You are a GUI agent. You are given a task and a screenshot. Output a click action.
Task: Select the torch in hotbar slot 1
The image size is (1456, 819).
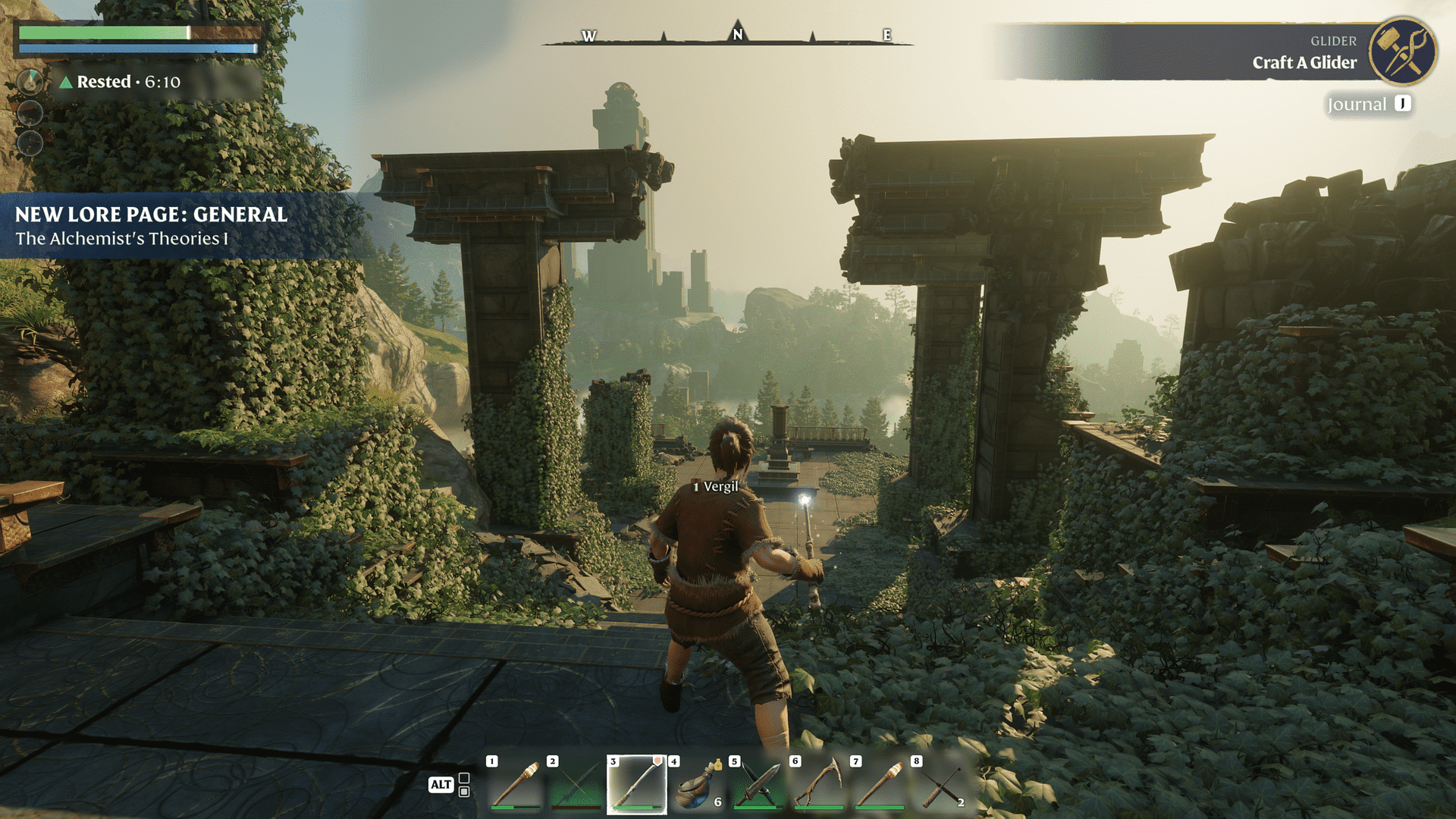pos(515,784)
